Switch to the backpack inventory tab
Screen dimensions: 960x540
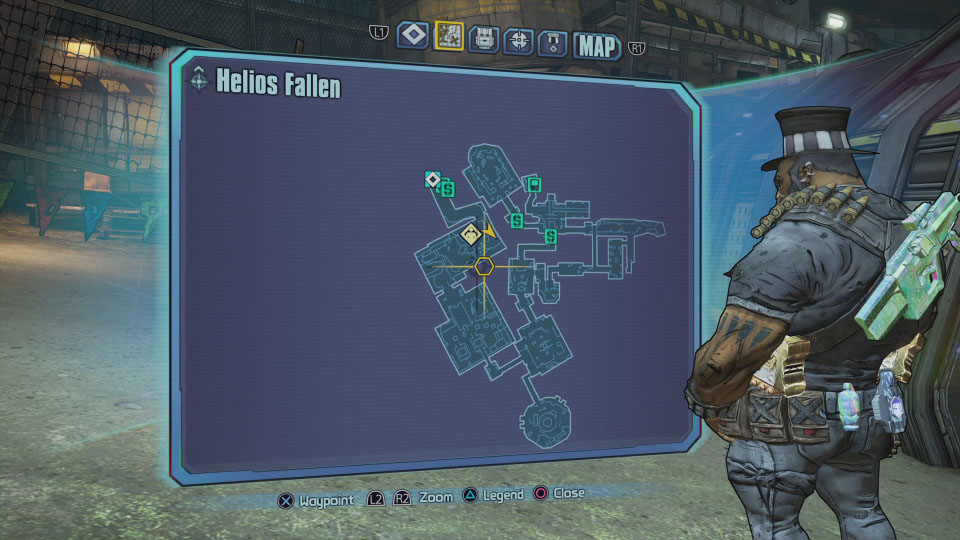tap(484, 39)
